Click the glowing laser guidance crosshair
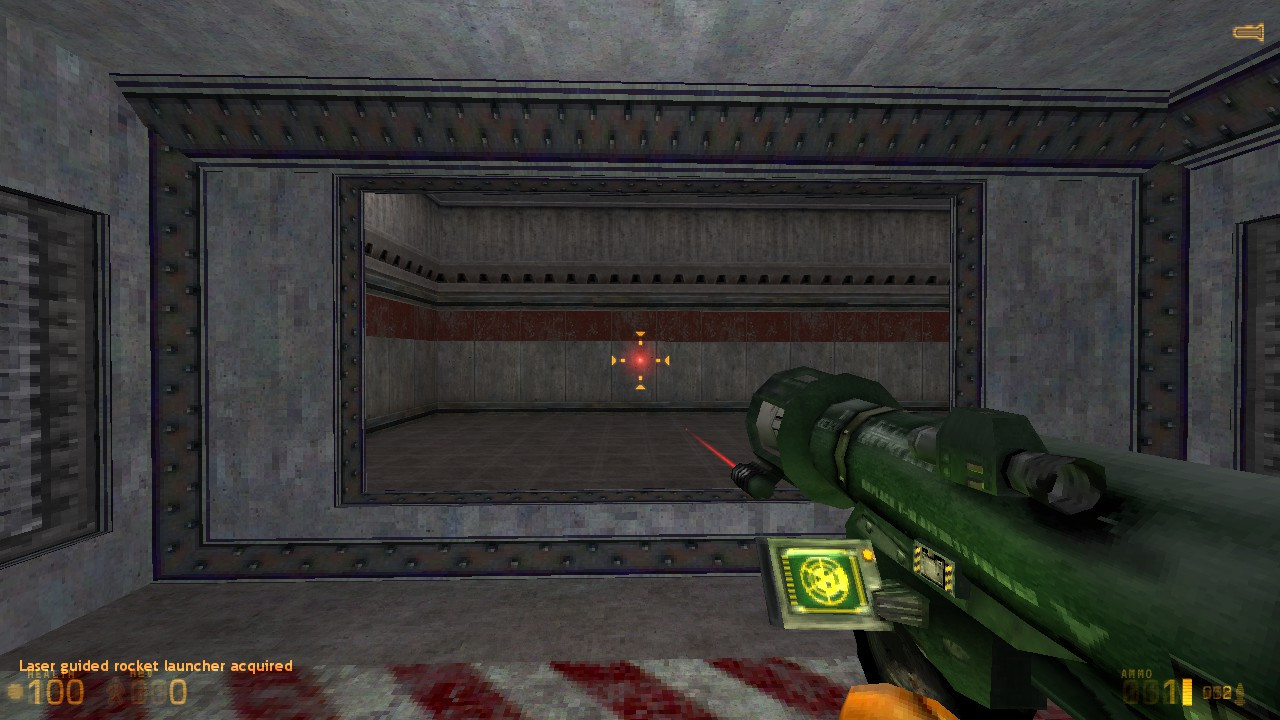 coord(639,360)
